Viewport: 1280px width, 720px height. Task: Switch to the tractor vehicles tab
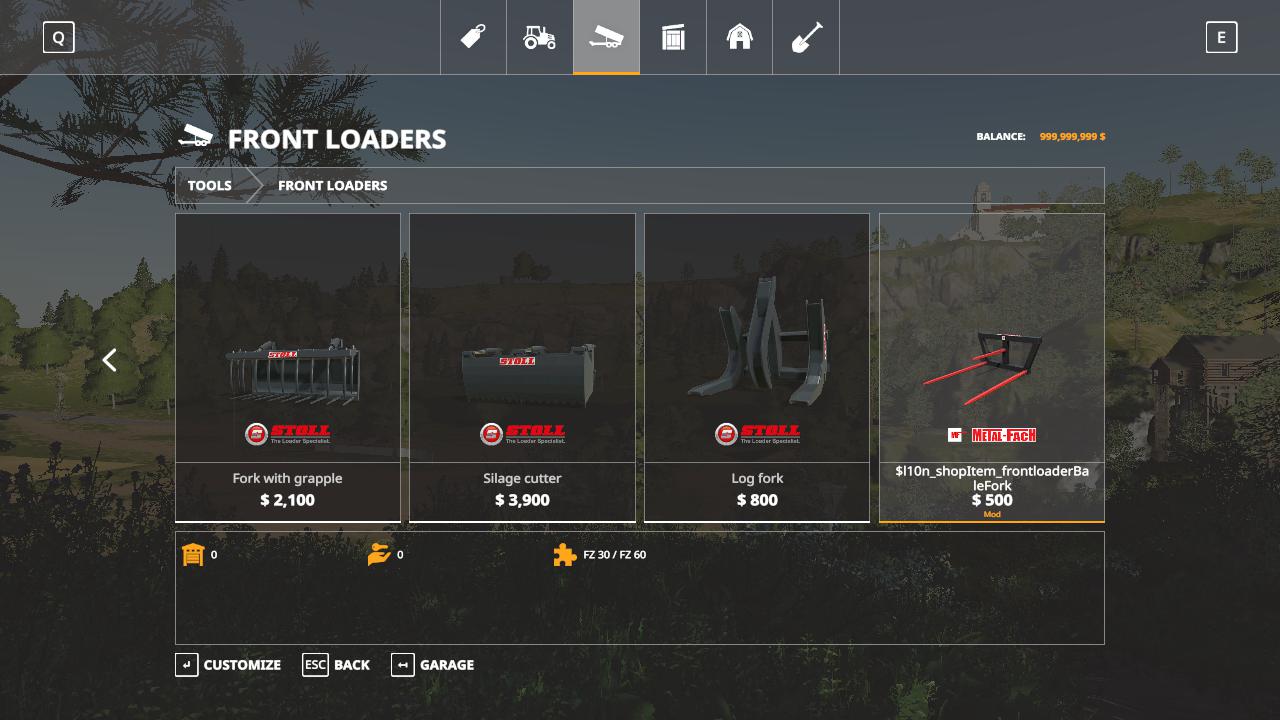click(540, 37)
